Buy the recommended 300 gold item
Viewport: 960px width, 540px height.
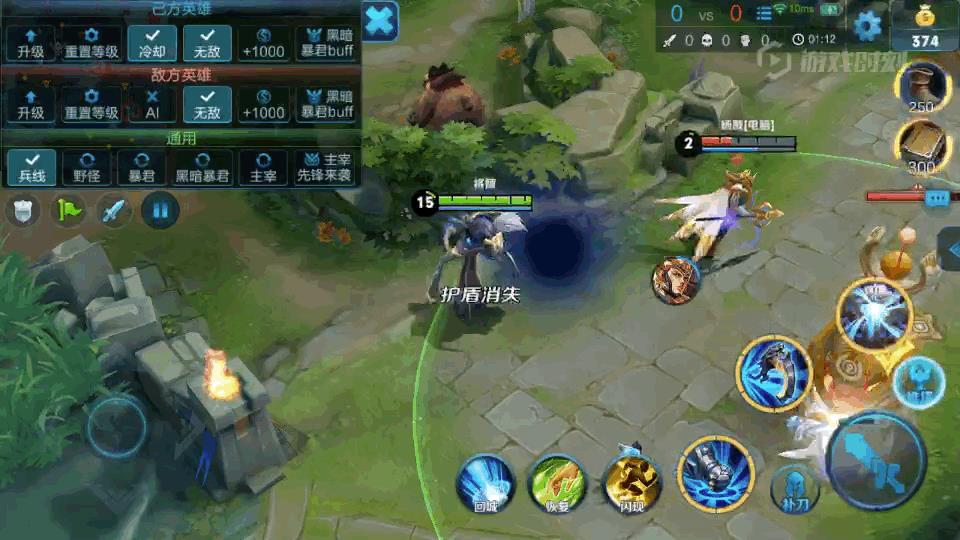click(x=921, y=146)
